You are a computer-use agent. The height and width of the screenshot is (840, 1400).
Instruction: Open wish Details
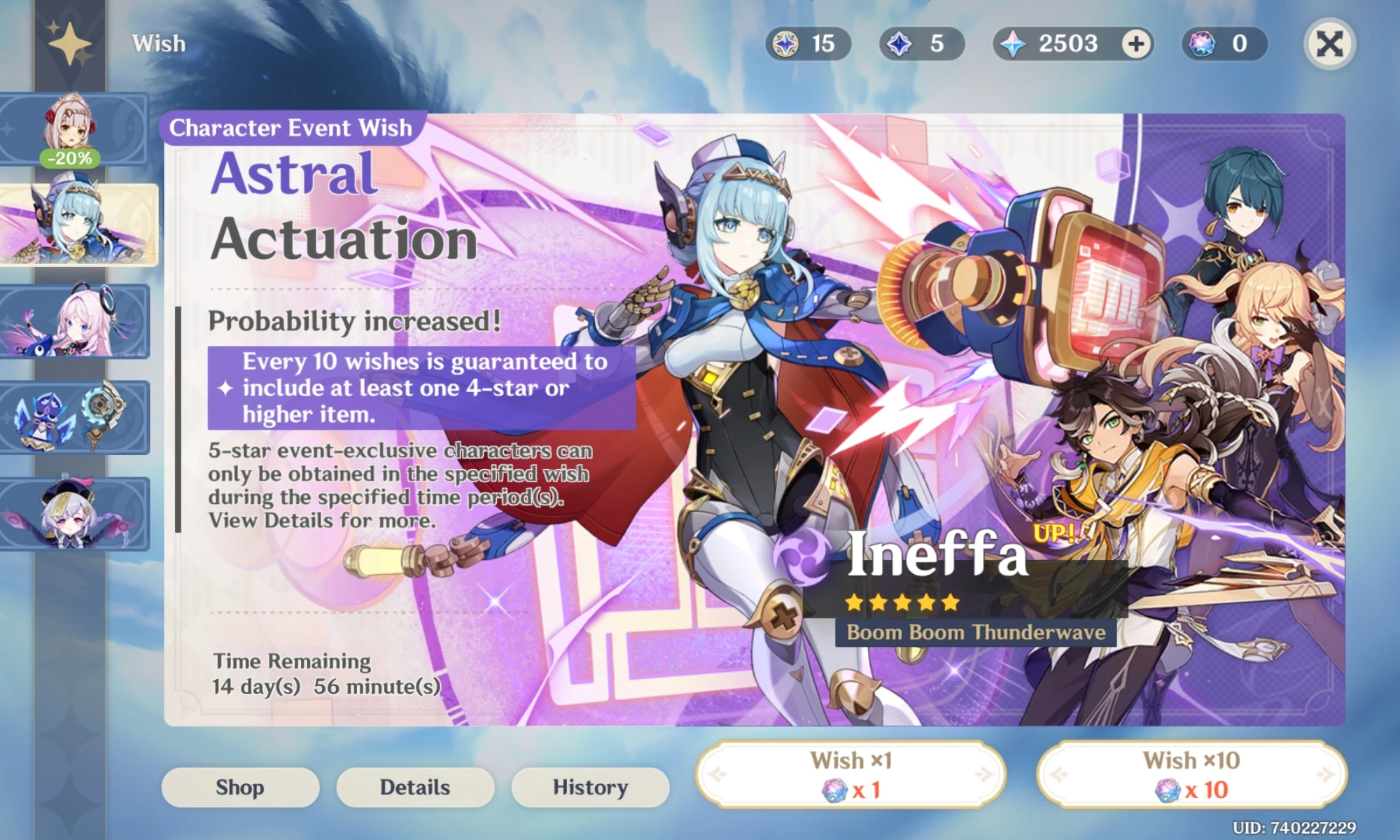click(414, 787)
